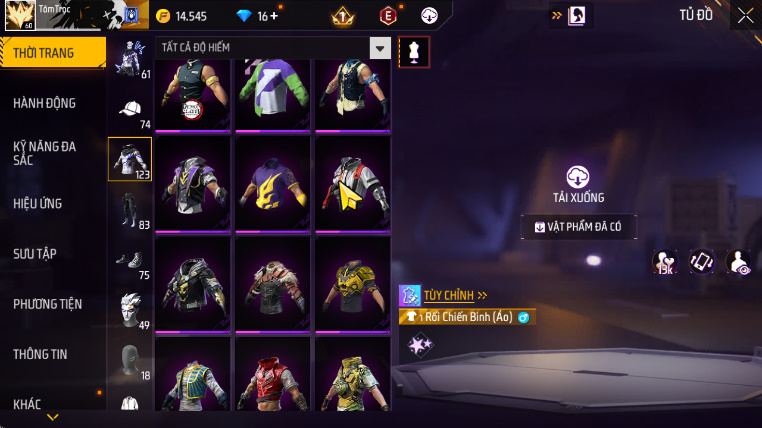Select the purple and yellow hoodie item
Viewport: 762px width, 428px height.
click(273, 183)
